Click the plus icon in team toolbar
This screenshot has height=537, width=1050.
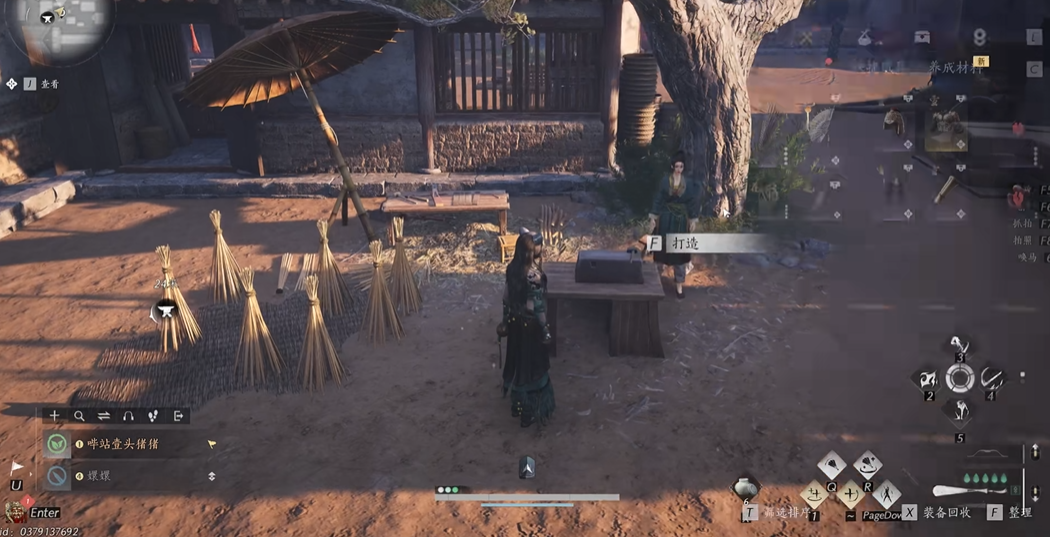[x=55, y=416]
